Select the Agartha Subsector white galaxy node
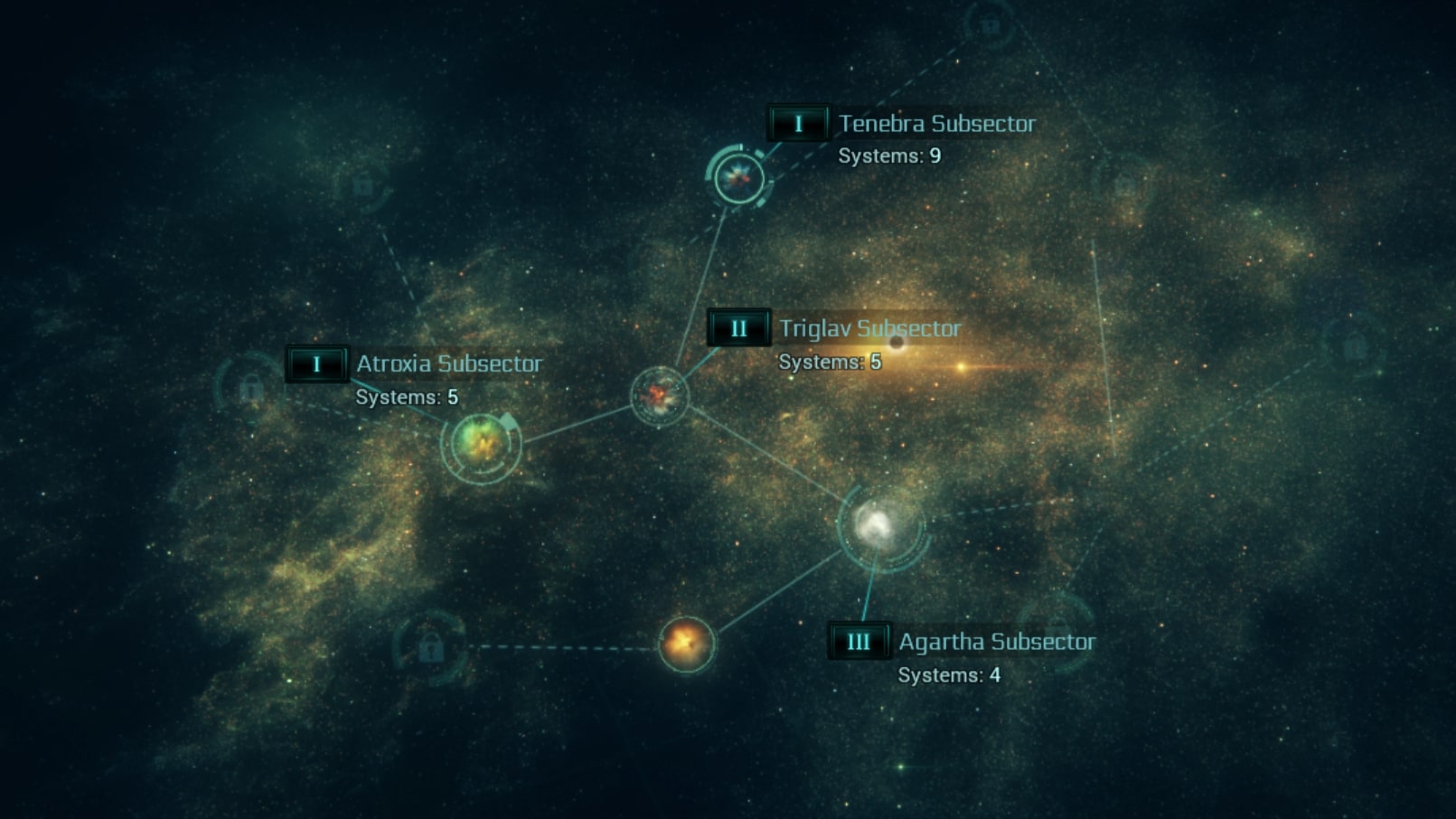This screenshot has width=1456, height=819. click(877, 524)
